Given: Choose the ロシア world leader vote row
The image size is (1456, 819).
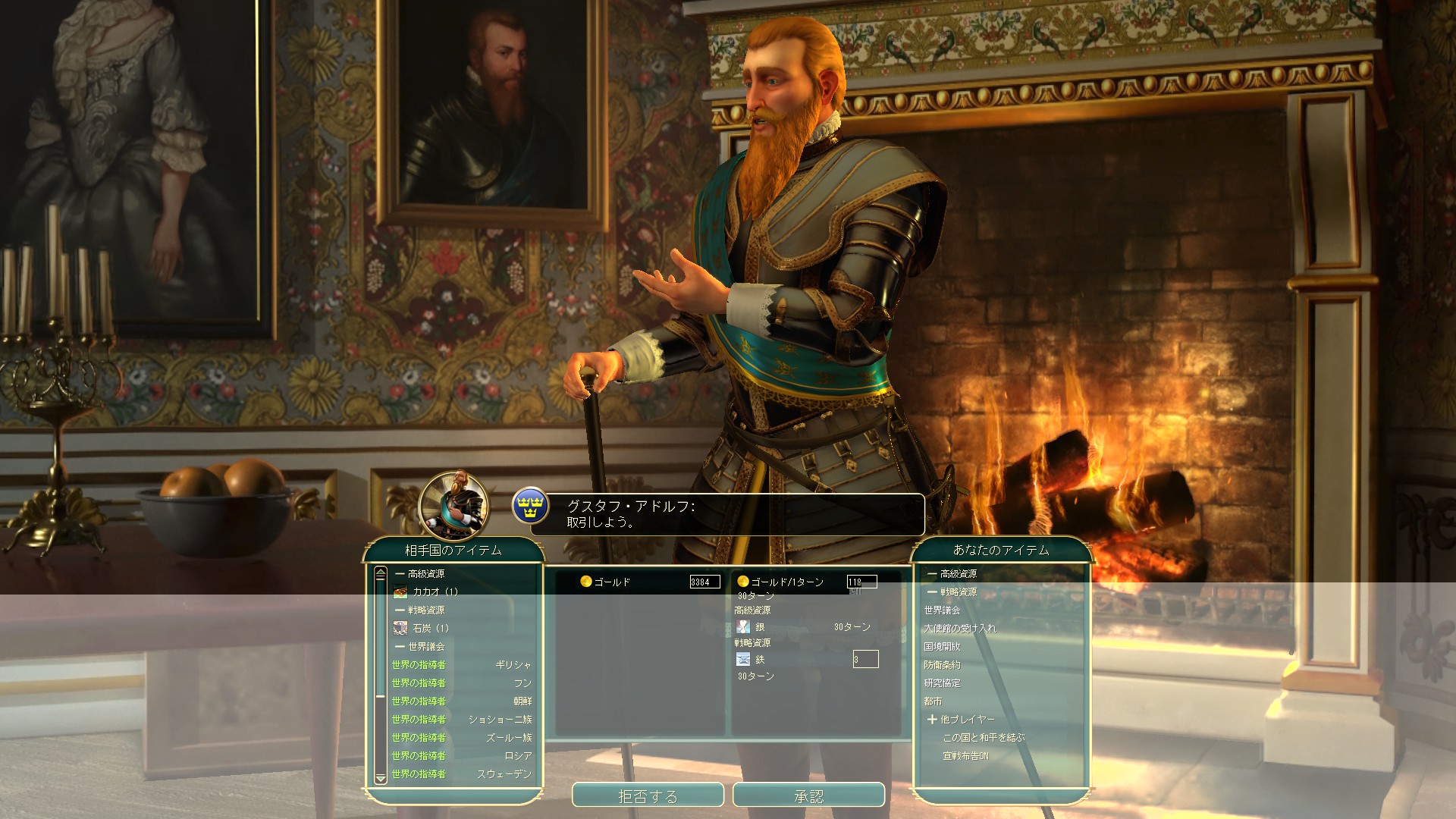Looking at the screenshot, I should click(x=461, y=755).
